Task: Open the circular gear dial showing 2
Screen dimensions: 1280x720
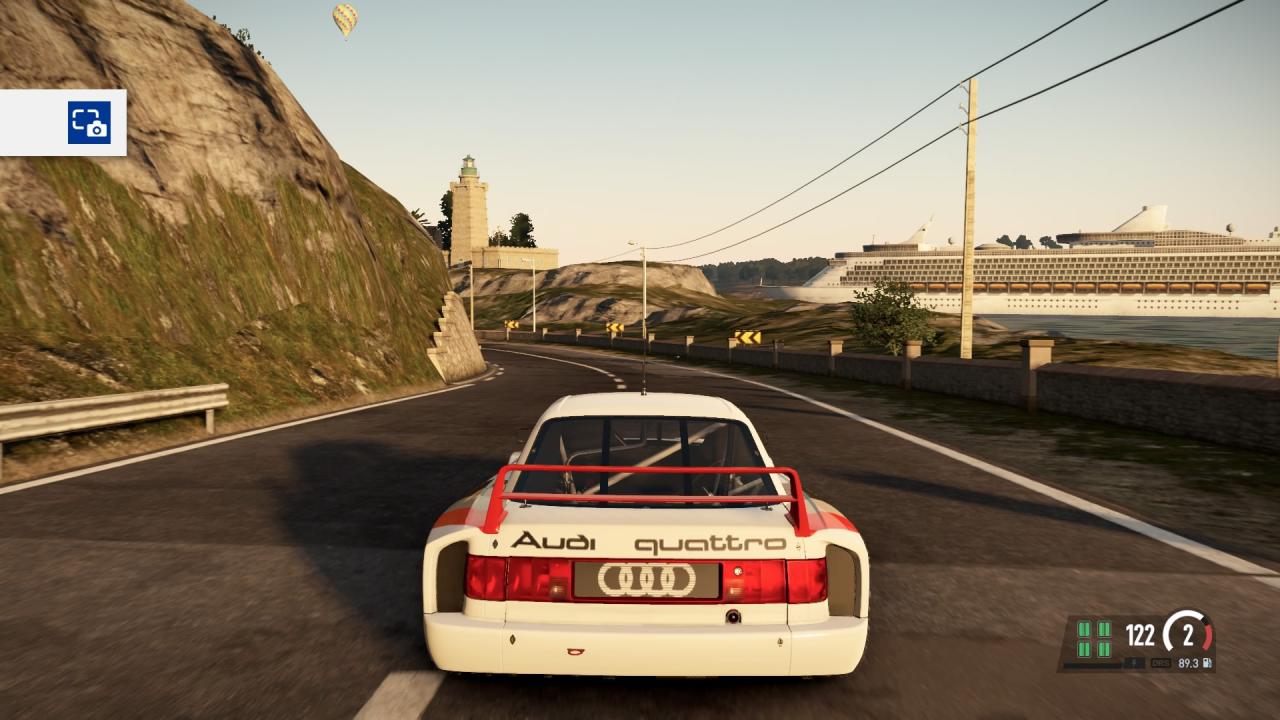Action: point(1188,634)
